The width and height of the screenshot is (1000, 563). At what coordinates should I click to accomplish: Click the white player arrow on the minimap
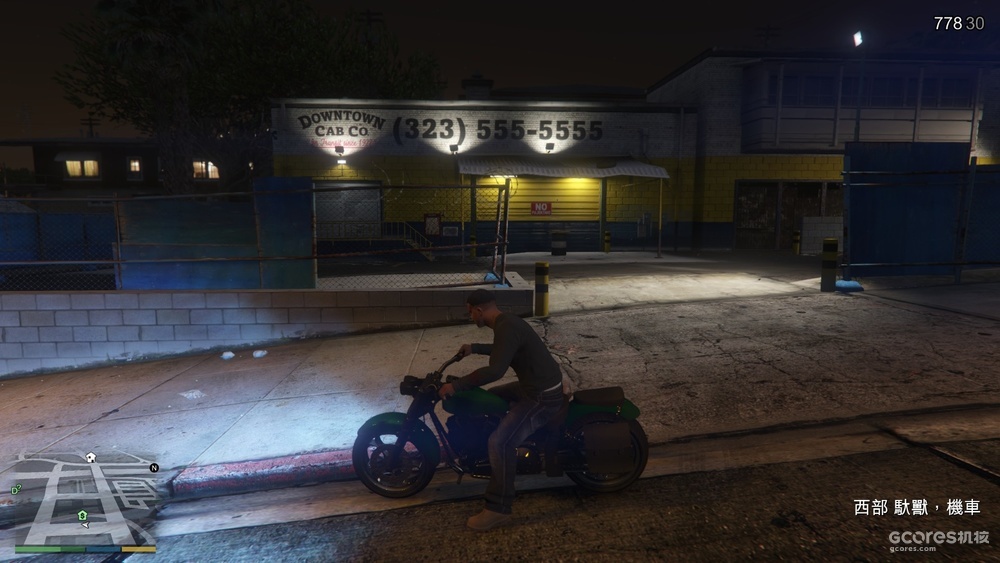85,524
